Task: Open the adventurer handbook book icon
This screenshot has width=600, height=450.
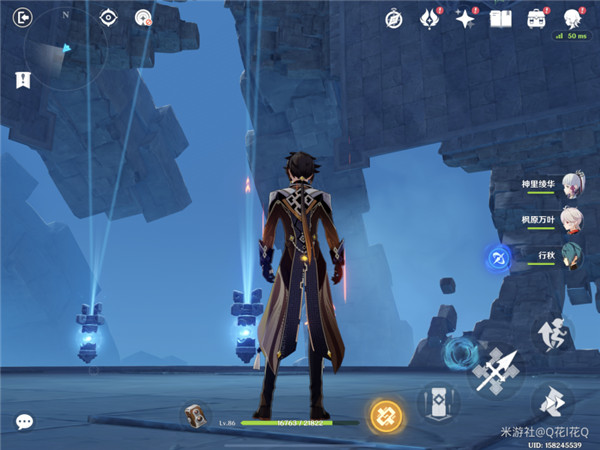Action: (x=500, y=19)
